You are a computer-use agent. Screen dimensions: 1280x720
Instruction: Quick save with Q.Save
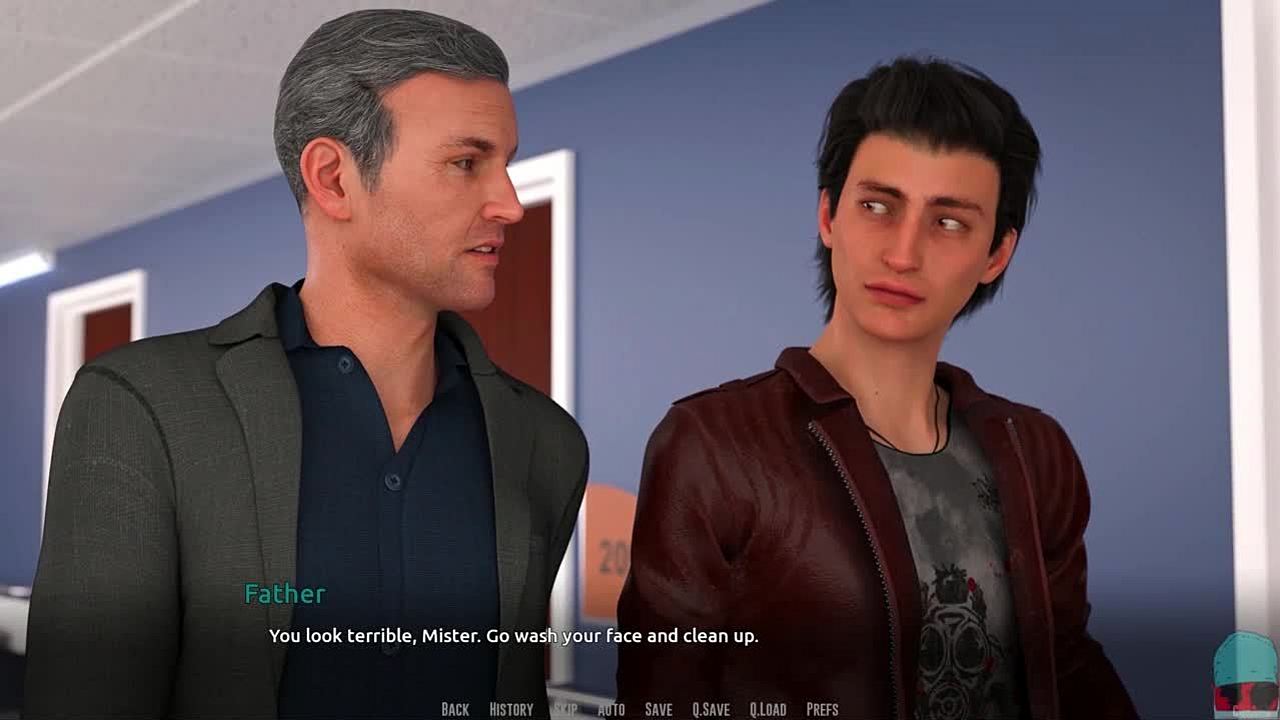[711, 709]
